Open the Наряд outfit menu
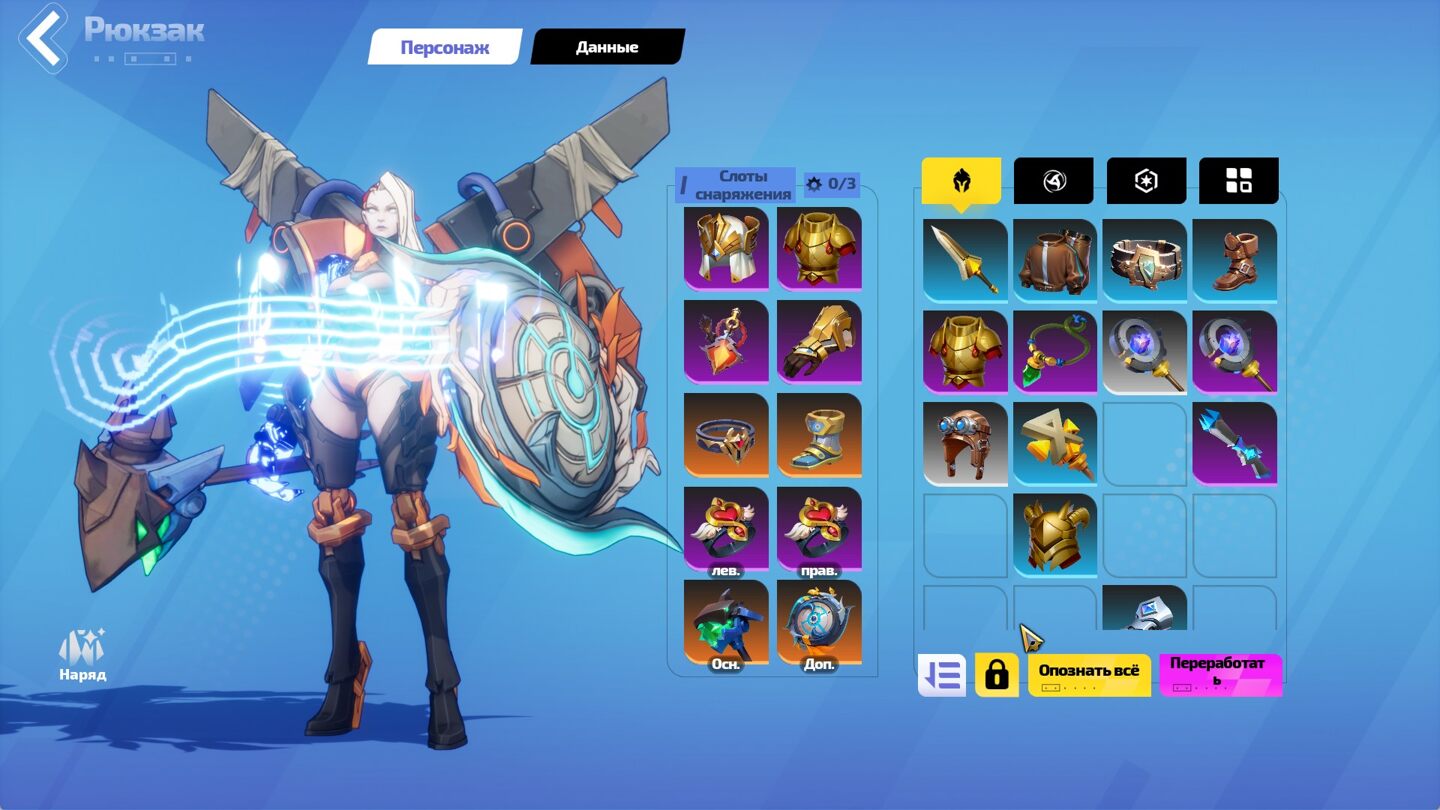This screenshot has width=1440, height=810. (x=82, y=656)
